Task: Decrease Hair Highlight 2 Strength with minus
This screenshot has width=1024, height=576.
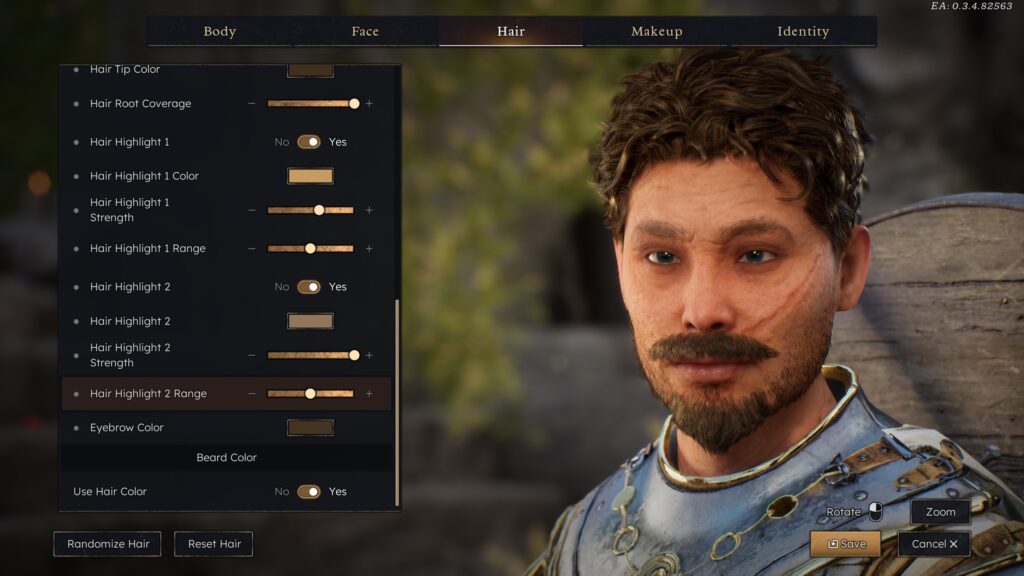Action: [252, 355]
